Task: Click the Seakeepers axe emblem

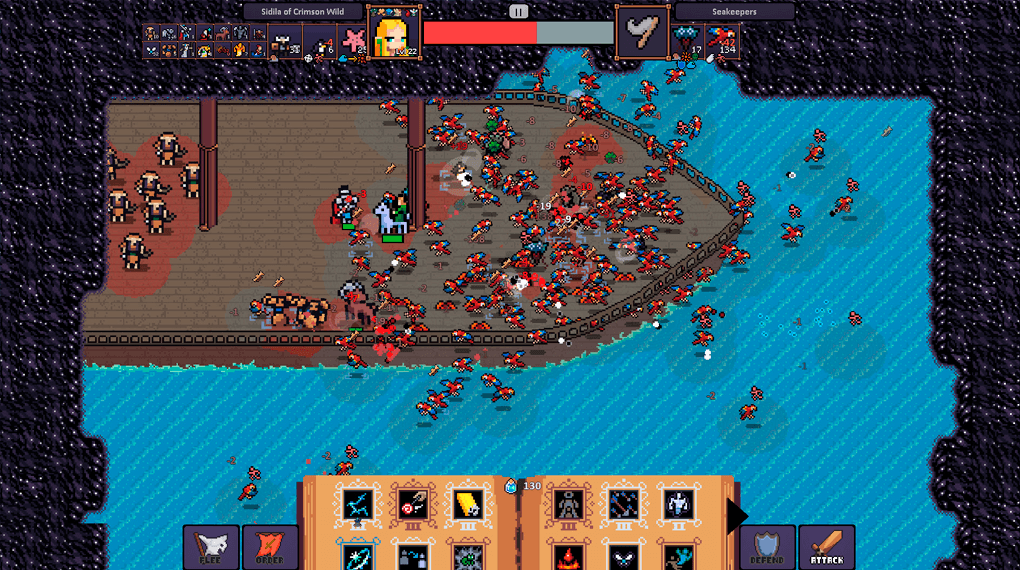Action: [642, 33]
